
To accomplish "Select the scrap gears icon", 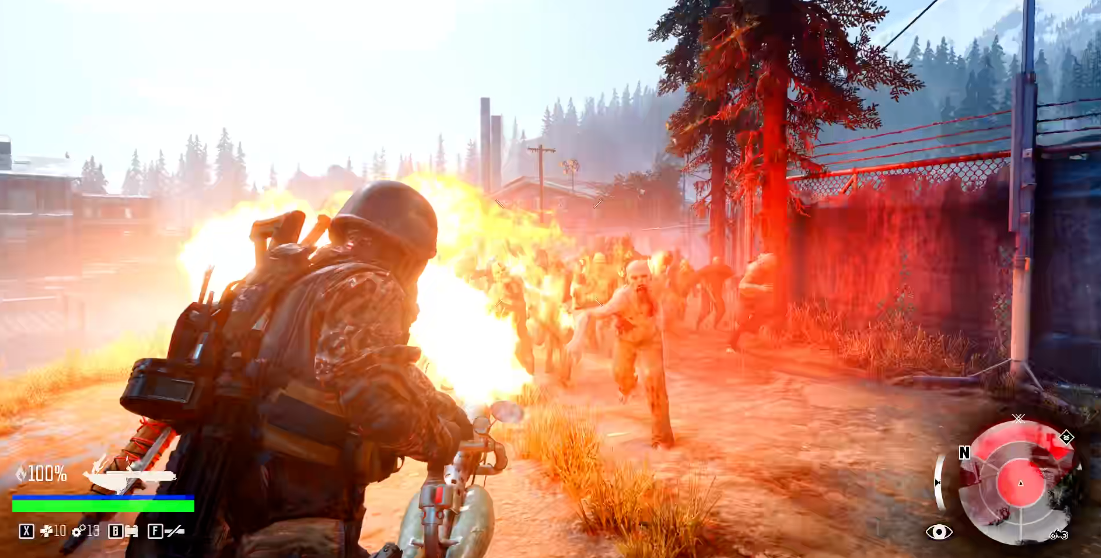I will tap(78, 531).
